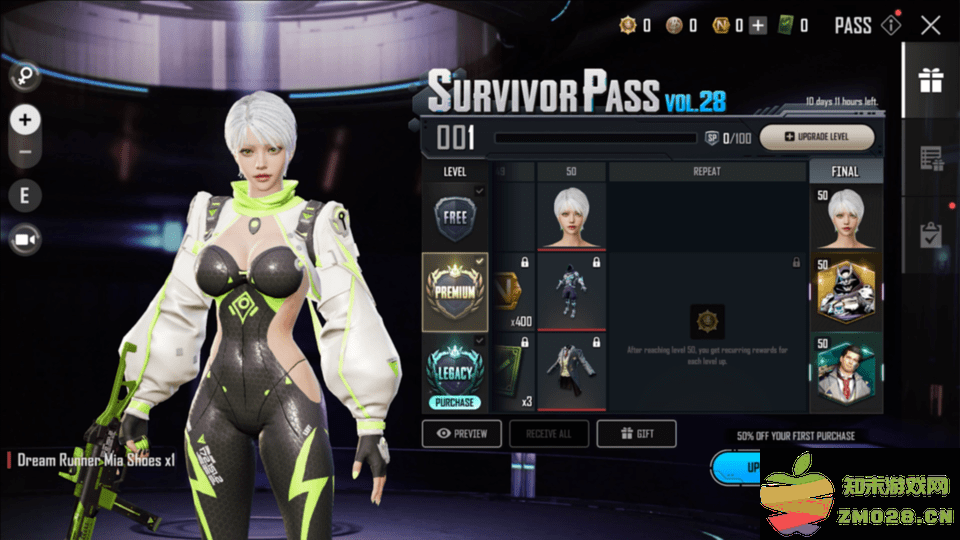
Task: View final reward armored mask character
Action: (846, 291)
